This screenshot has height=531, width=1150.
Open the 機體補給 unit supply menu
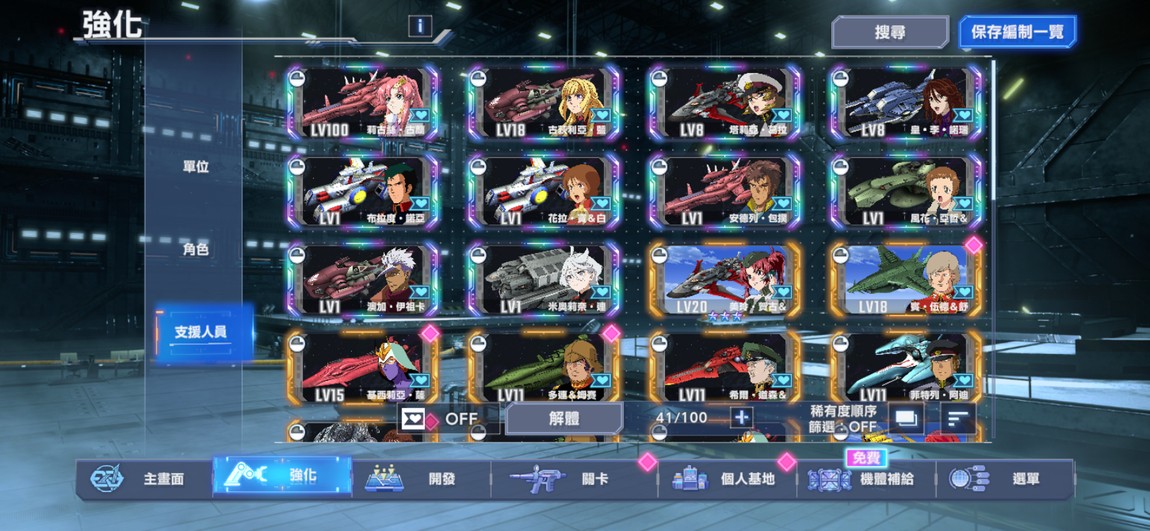click(x=866, y=479)
